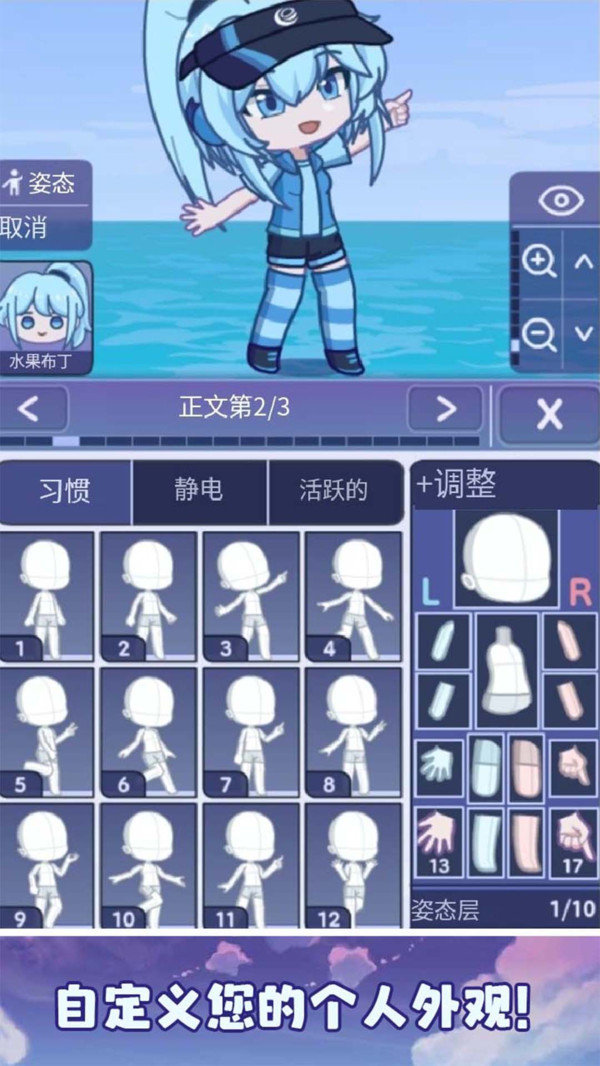Switch to the 静电 tab

(198, 491)
